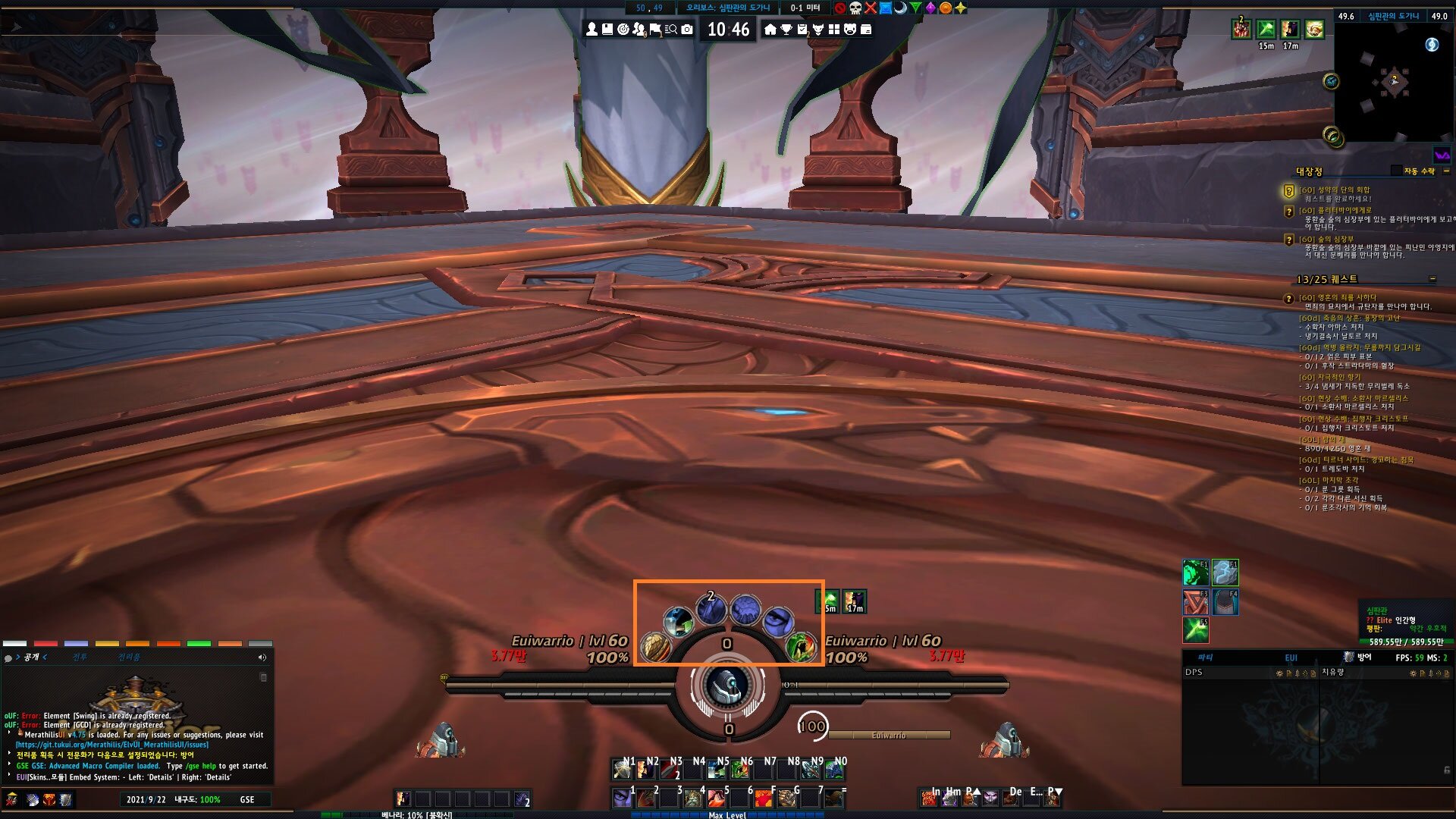This screenshot has width=1456, height=819.
Task: Activate the N1 action bar ability
Action: point(623,770)
